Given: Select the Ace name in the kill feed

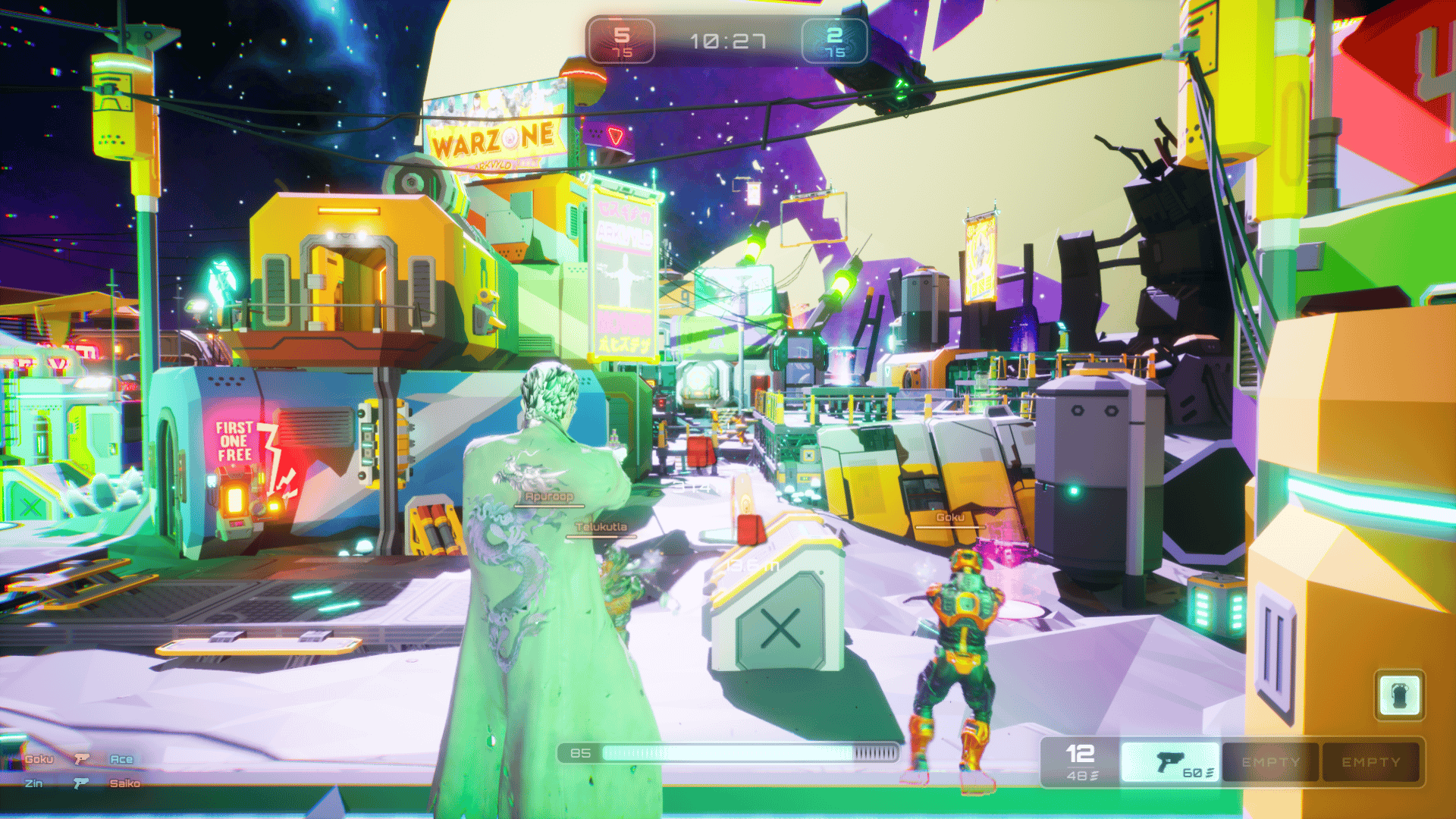Looking at the screenshot, I should (123, 758).
